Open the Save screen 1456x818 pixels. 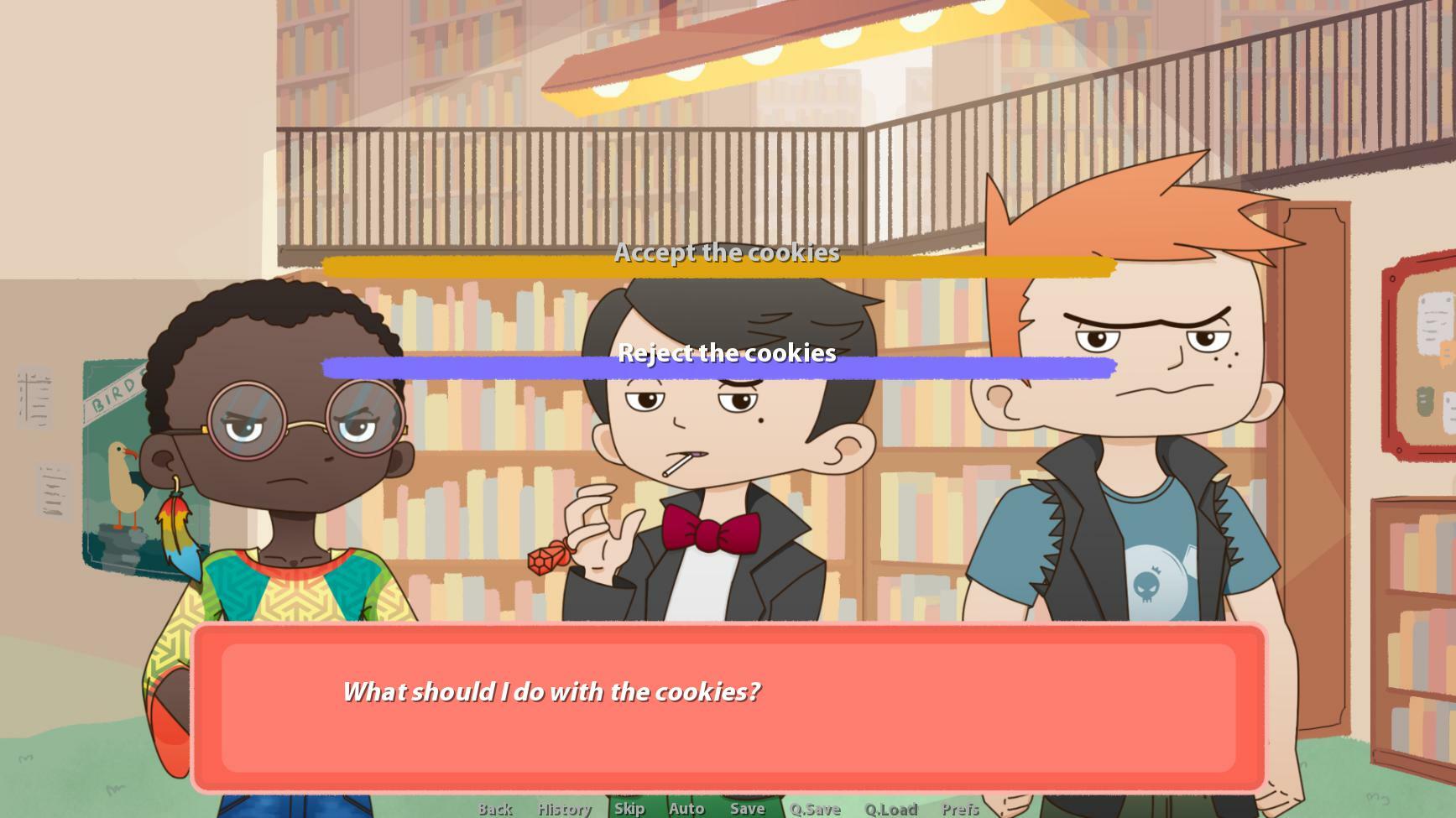747,809
